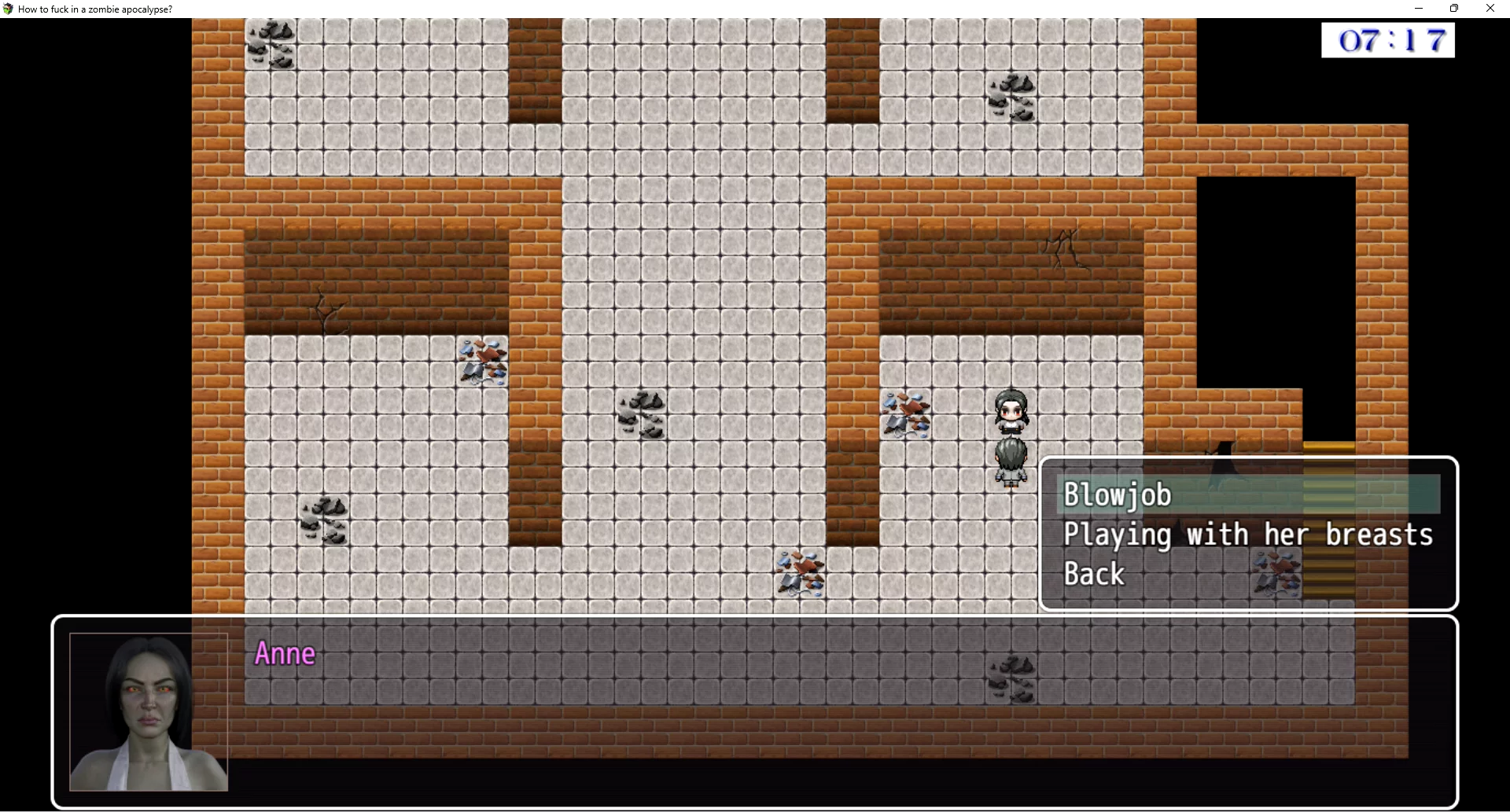The image size is (1510, 812).
Task: Close the game window
Action: (1490, 9)
